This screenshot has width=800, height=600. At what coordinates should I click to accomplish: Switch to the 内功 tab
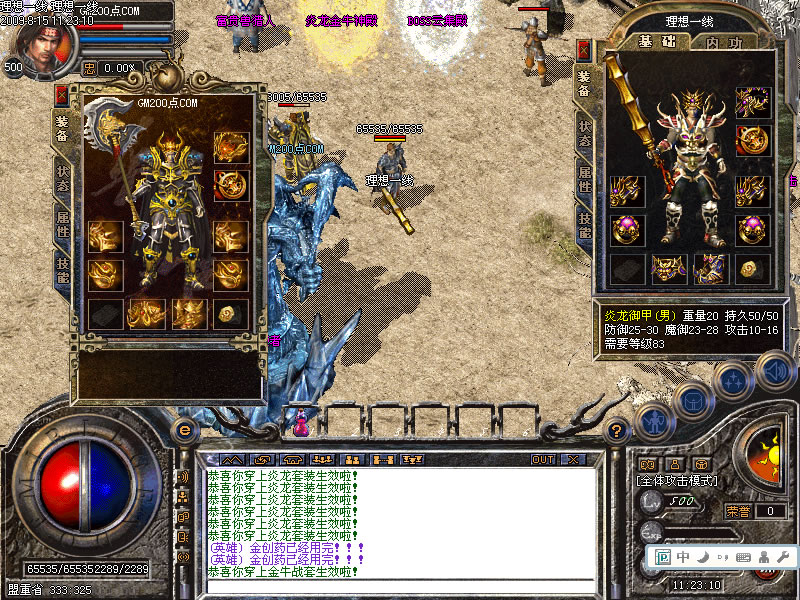(723, 42)
